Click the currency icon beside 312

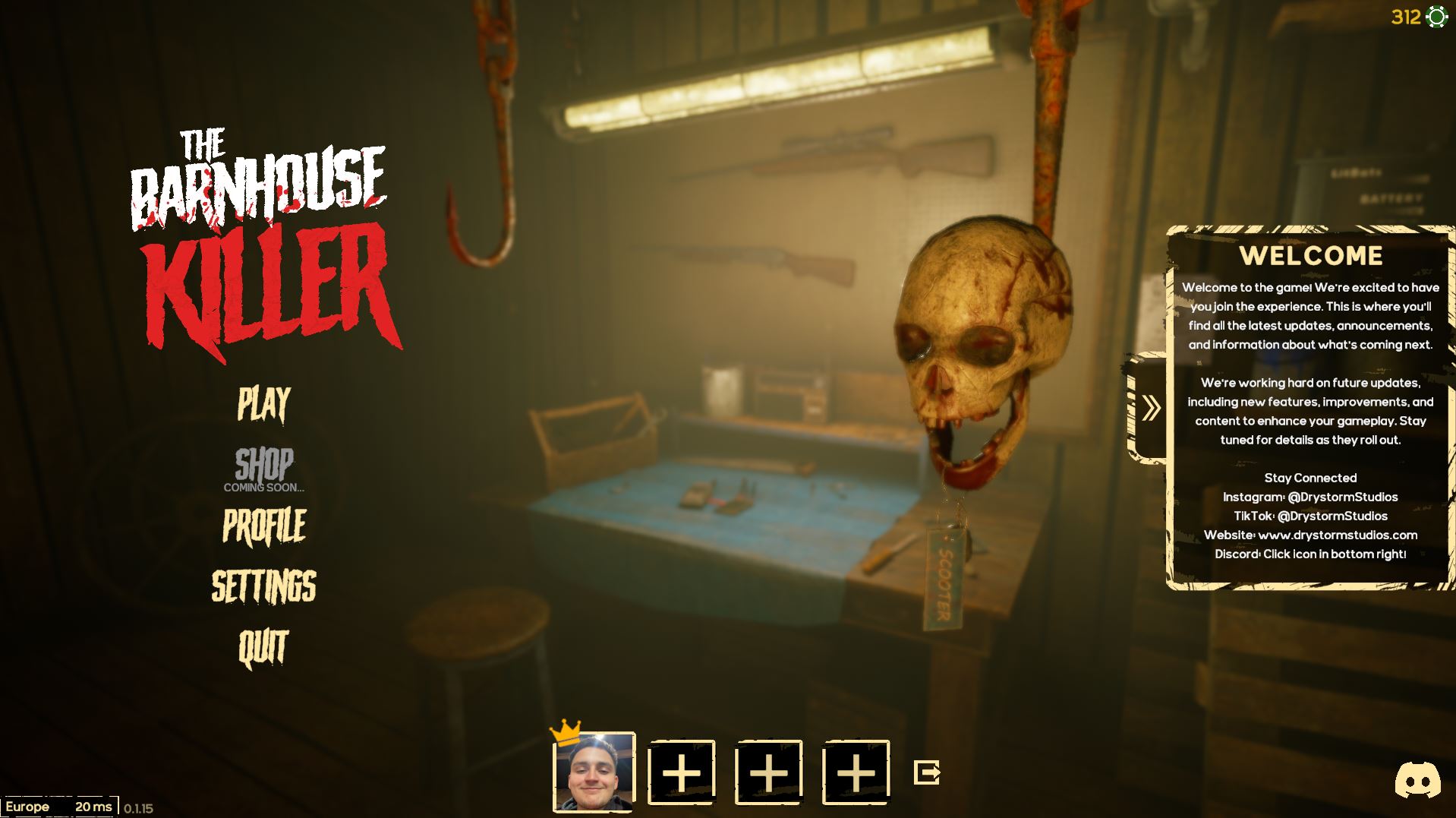pos(1437,17)
